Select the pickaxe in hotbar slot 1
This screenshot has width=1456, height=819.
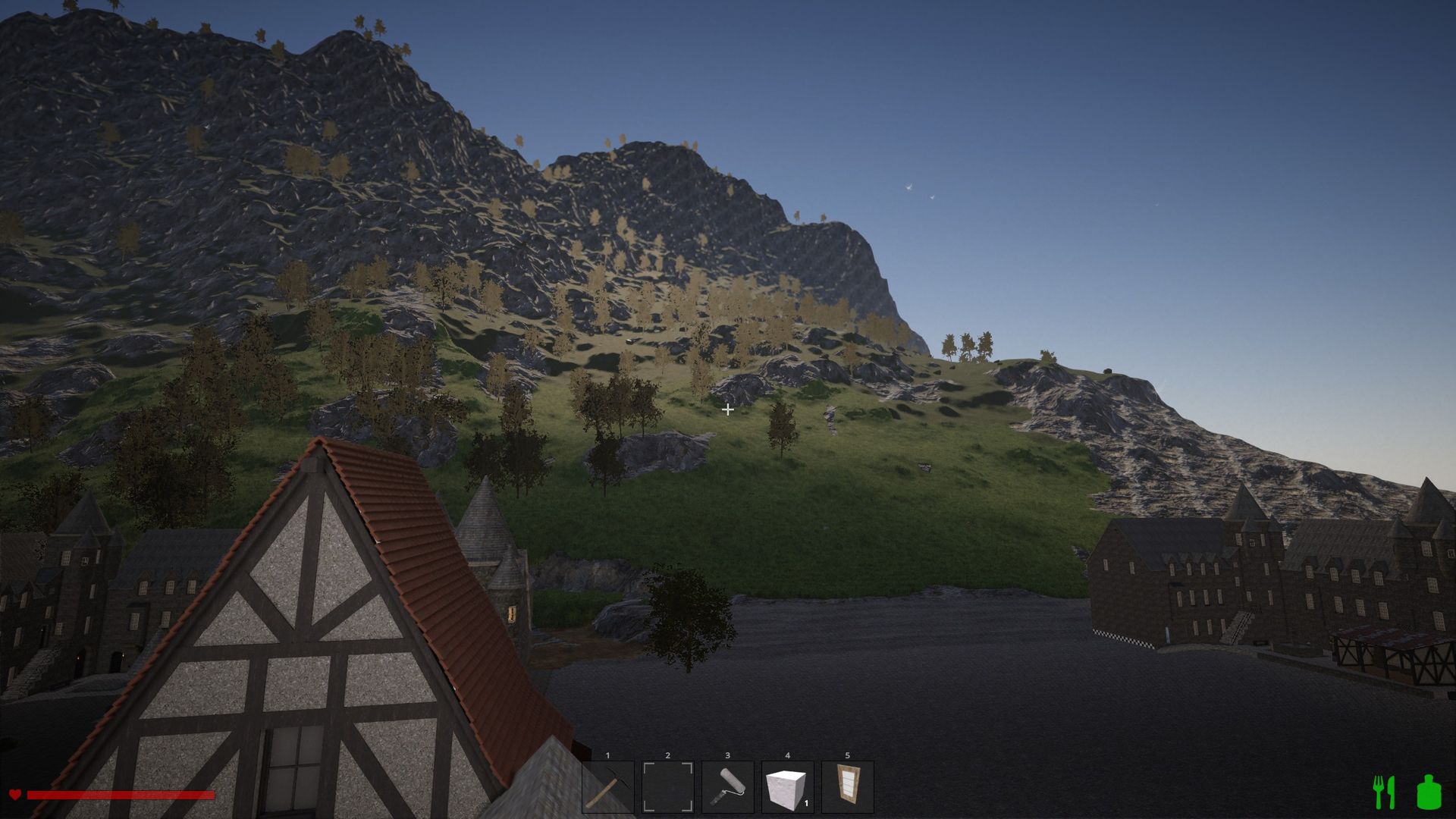(x=607, y=787)
